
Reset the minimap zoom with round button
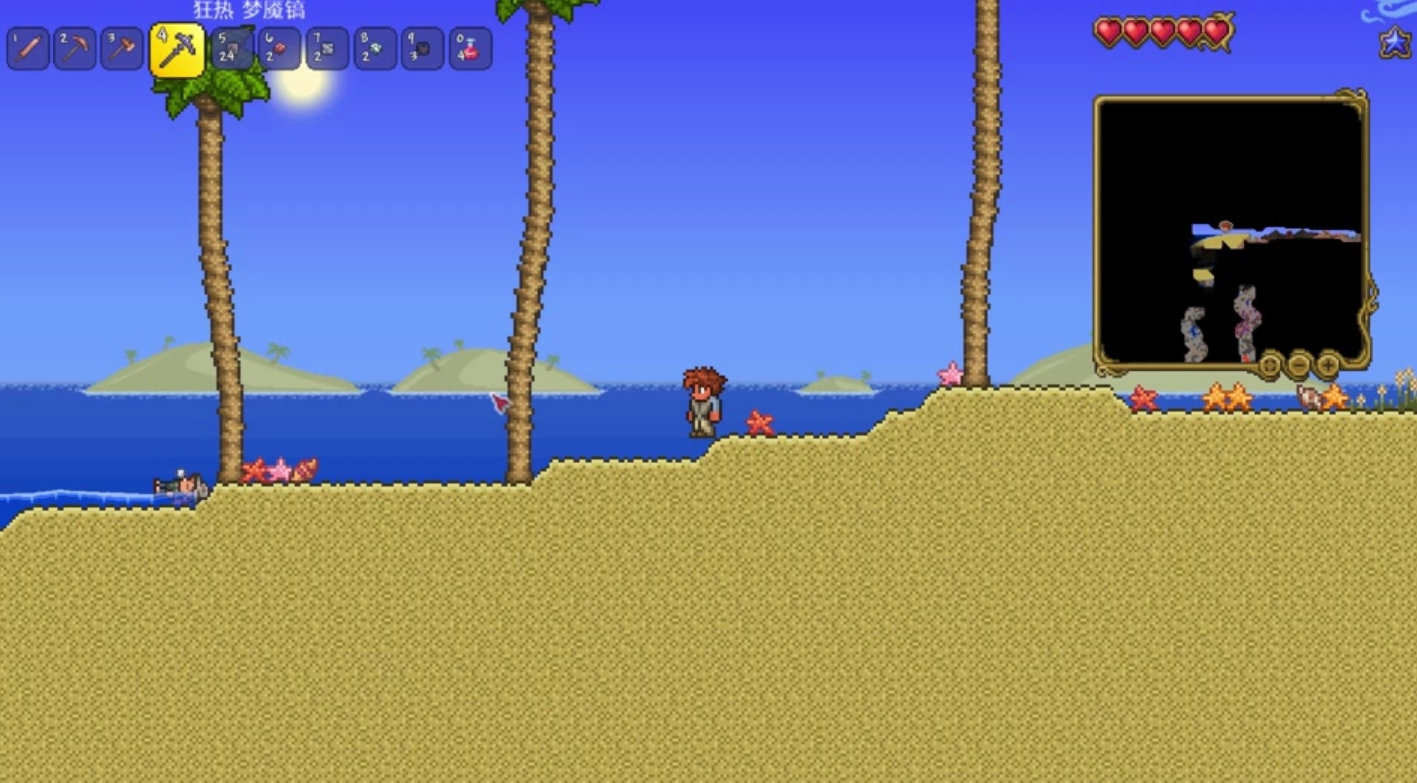pyautogui.click(x=1270, y=364)
